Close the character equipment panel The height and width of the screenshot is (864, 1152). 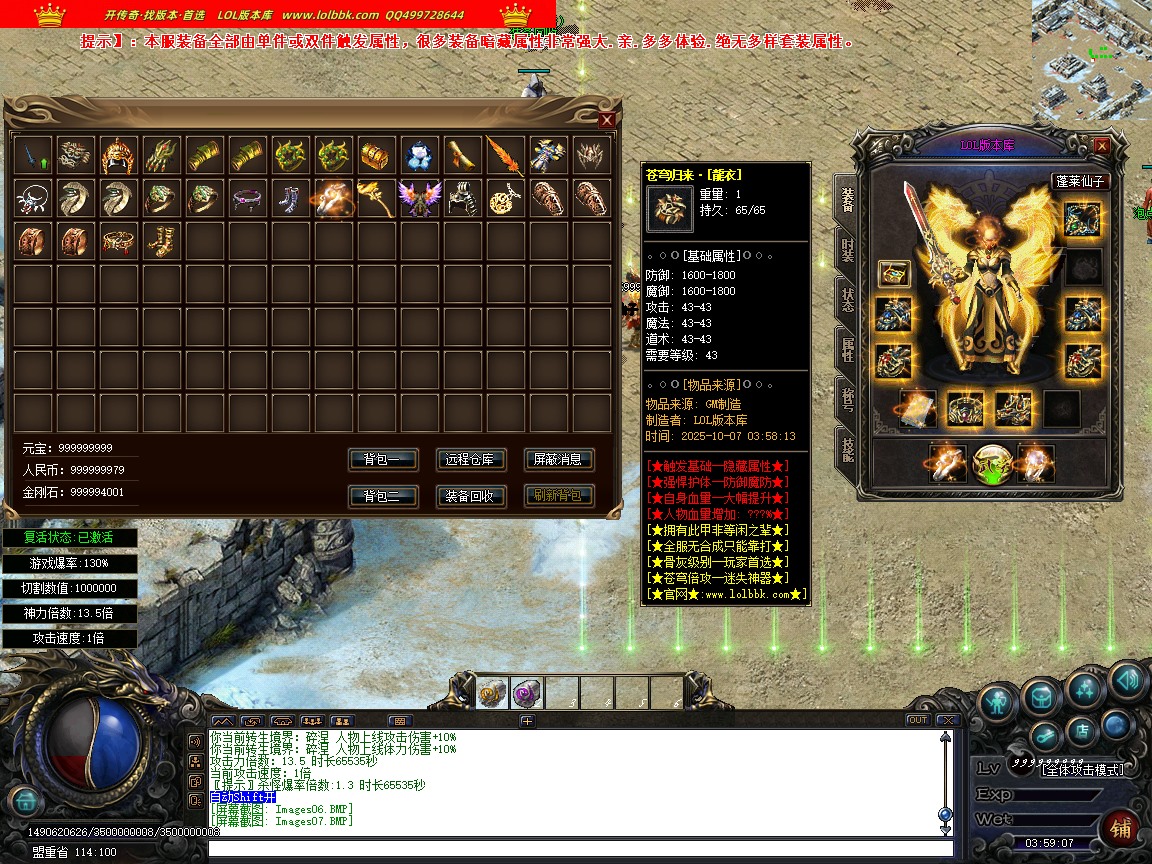1102,146
